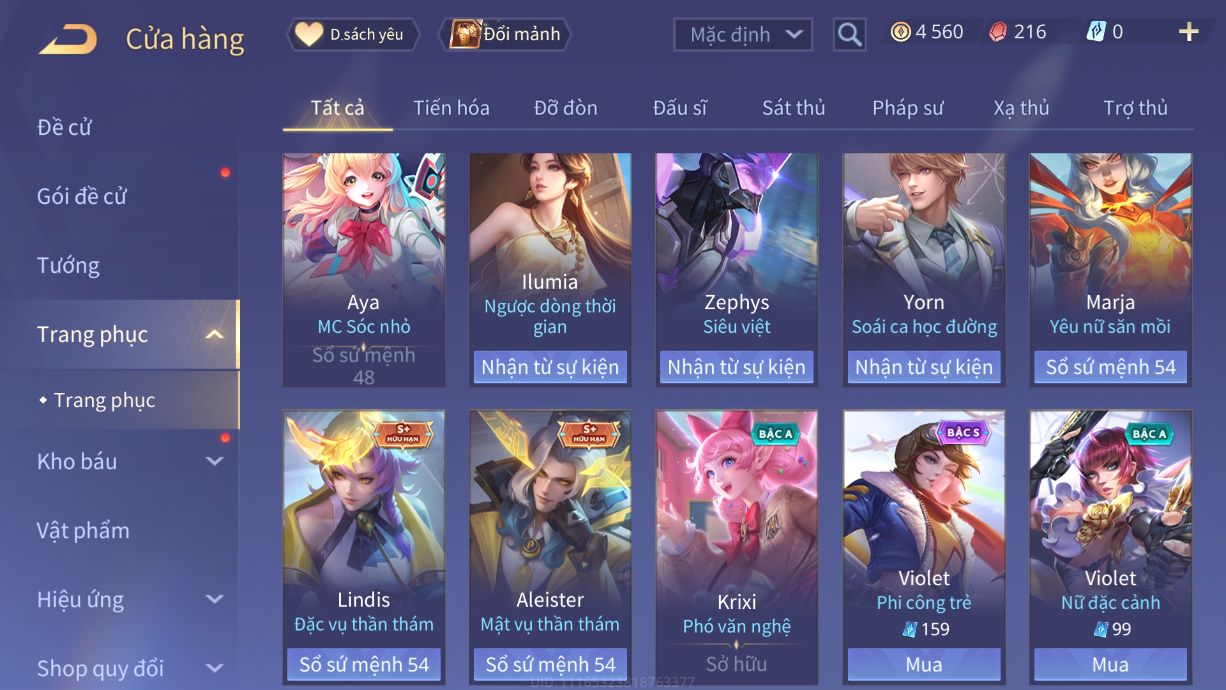Click the magnifying glass search icon
This screenshot has width=1226, height=690.
pos(849,35)
